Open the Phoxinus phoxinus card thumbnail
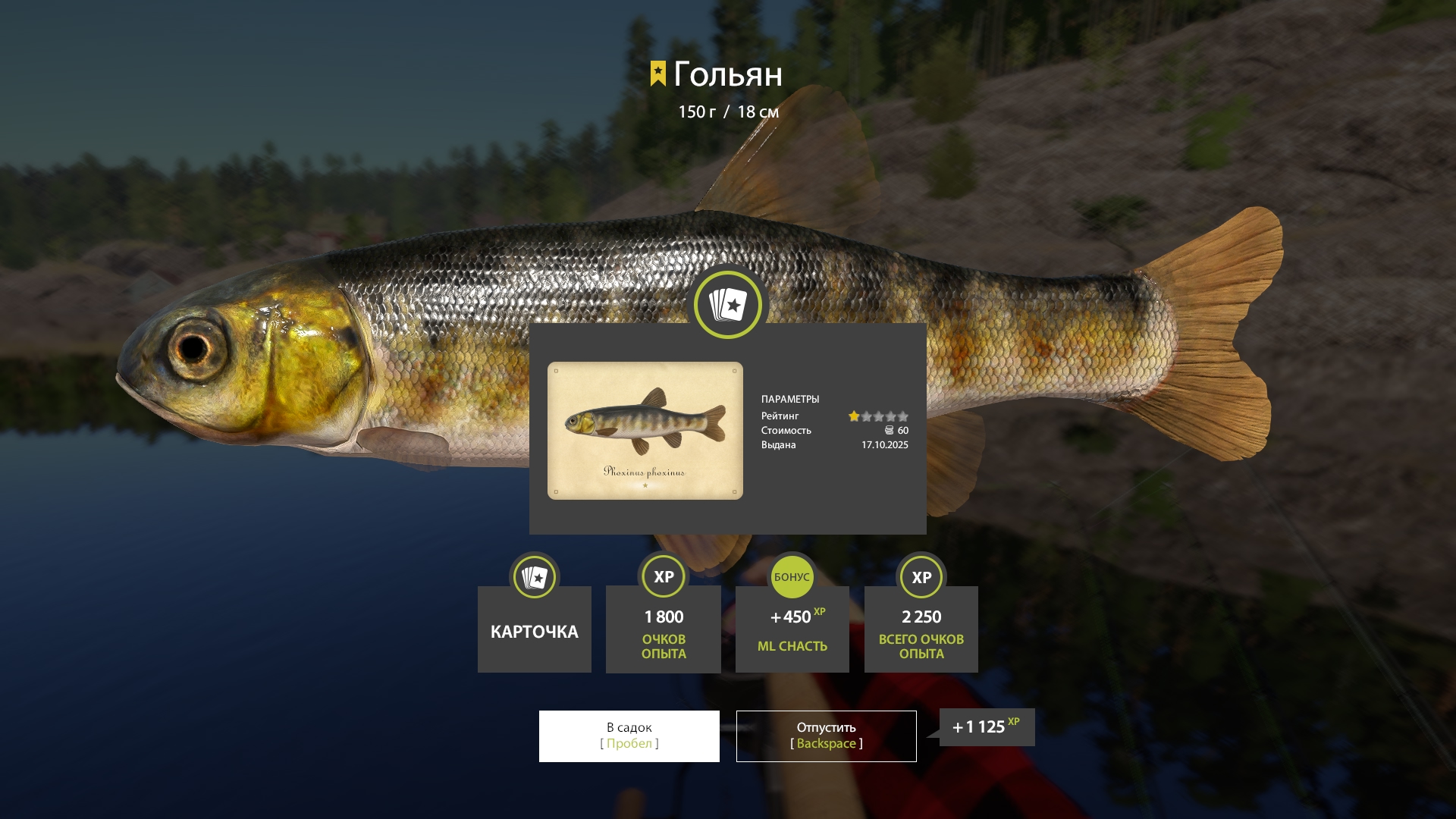1456x819 pixels. (645, 430)
